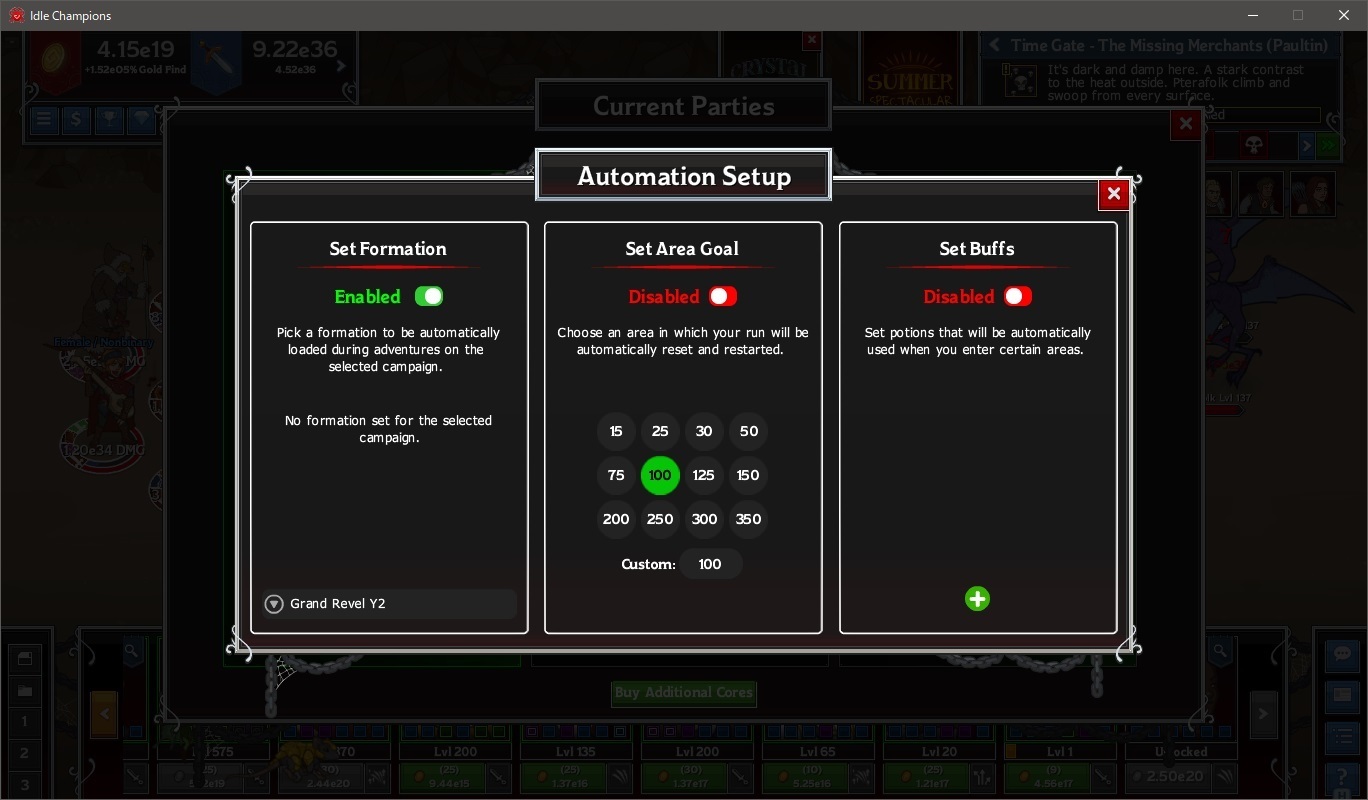Click the green plus to add a buff

click(x=977, y=598)
